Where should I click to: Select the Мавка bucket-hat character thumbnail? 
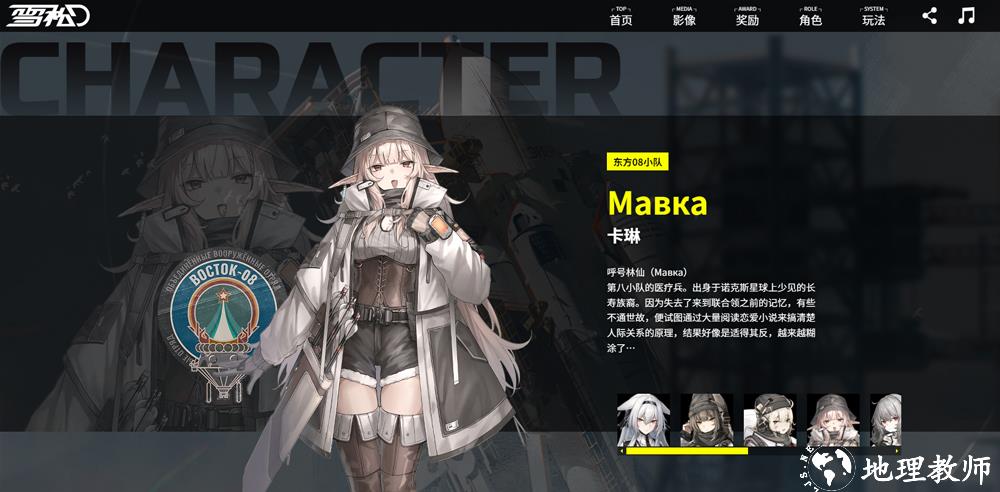point(833,419)
